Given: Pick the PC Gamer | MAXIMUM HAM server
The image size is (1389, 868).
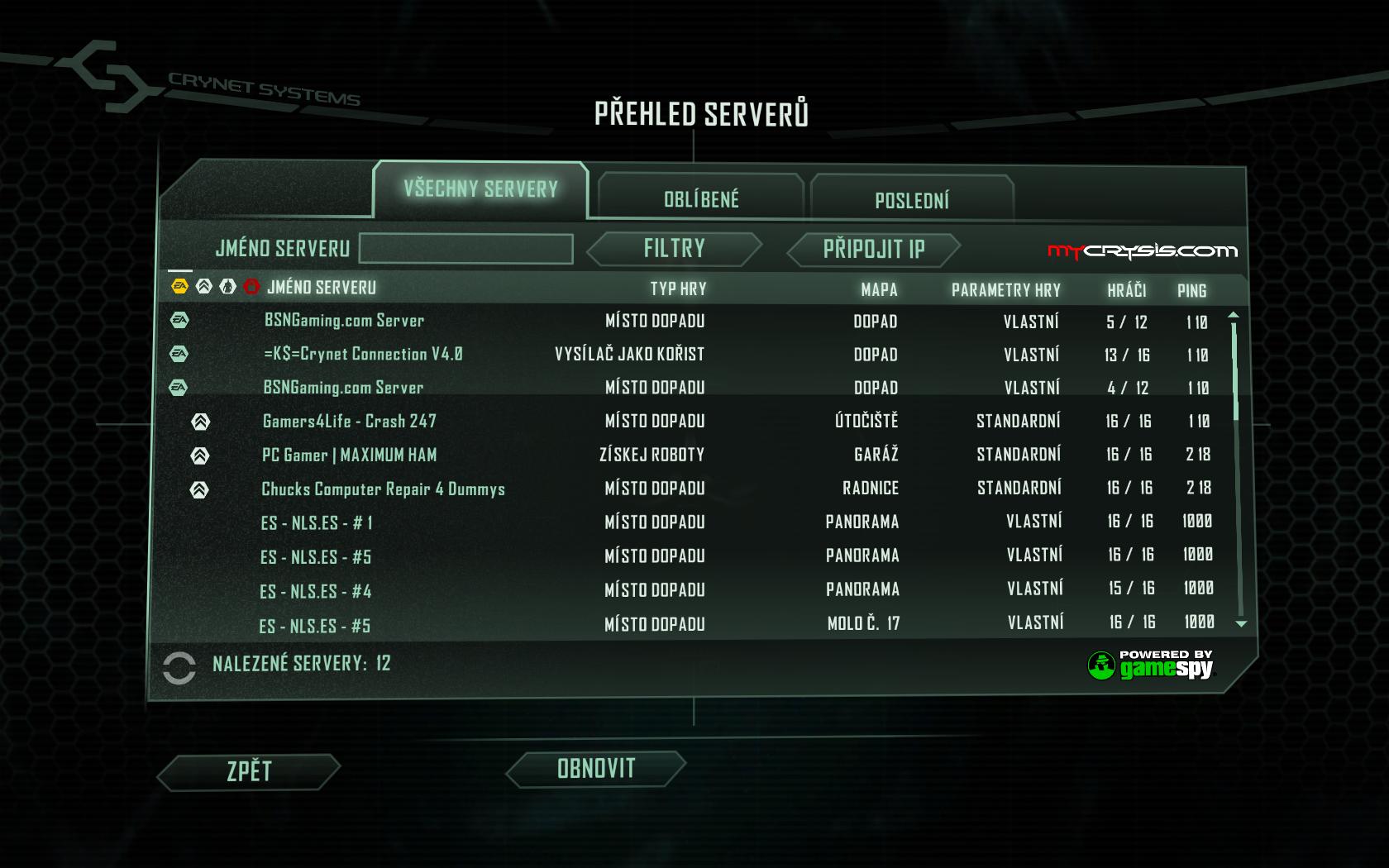Looking at the screenshot, I should 349,455.
